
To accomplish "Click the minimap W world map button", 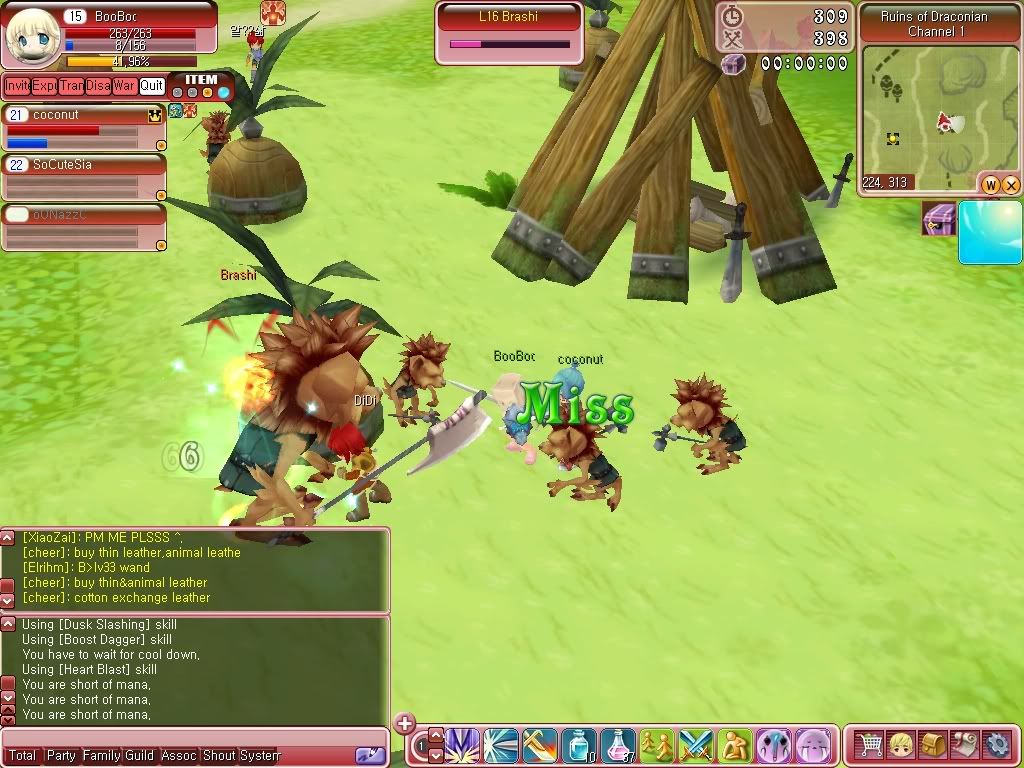I will click(990, 185).
